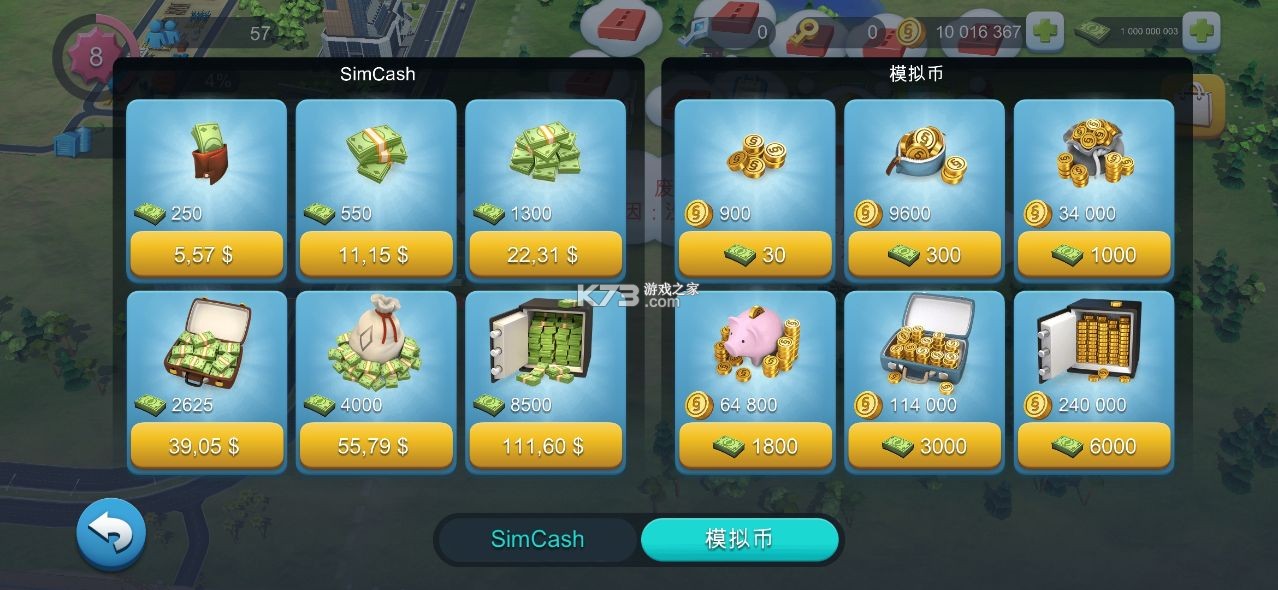1278x590 pixels.
Task: Exchange 30 SimCash for 900 coins
Action: (x=755, y=255)
